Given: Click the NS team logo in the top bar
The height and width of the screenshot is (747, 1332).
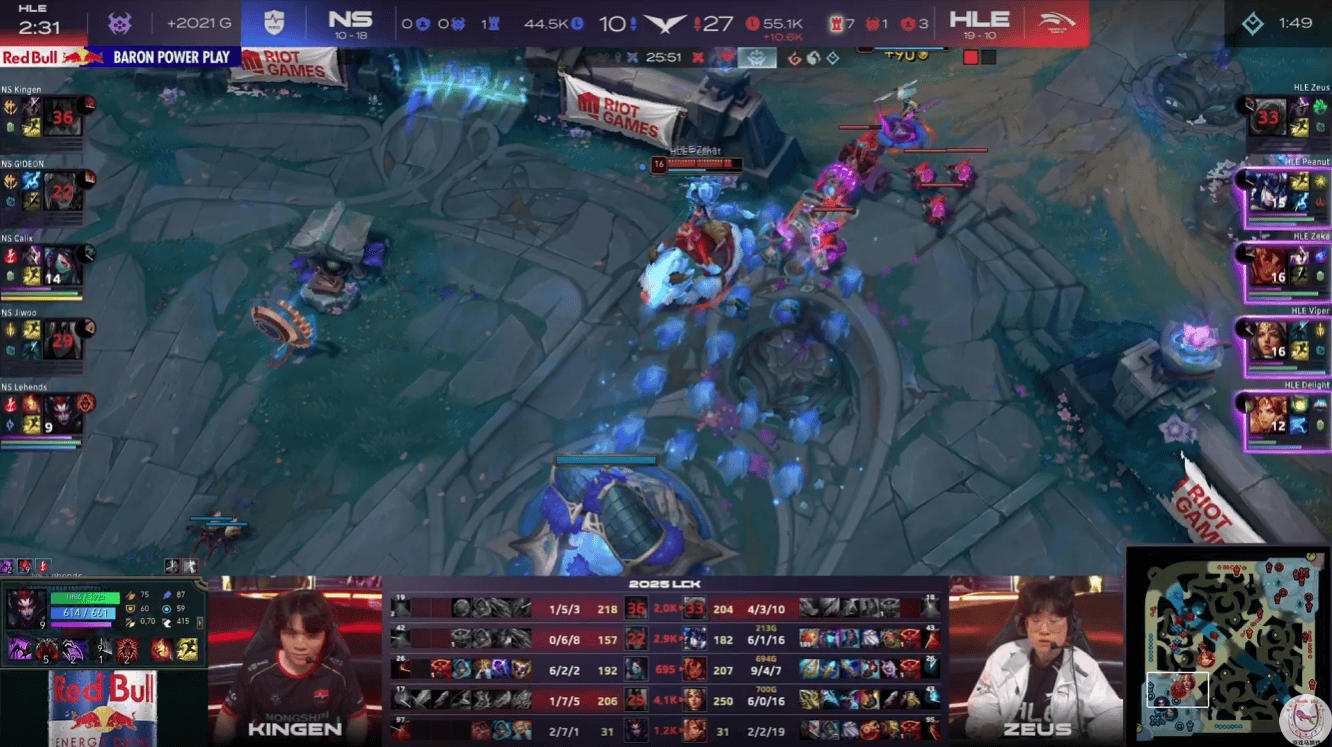Looking at the screenshot, I should (274, 22).
